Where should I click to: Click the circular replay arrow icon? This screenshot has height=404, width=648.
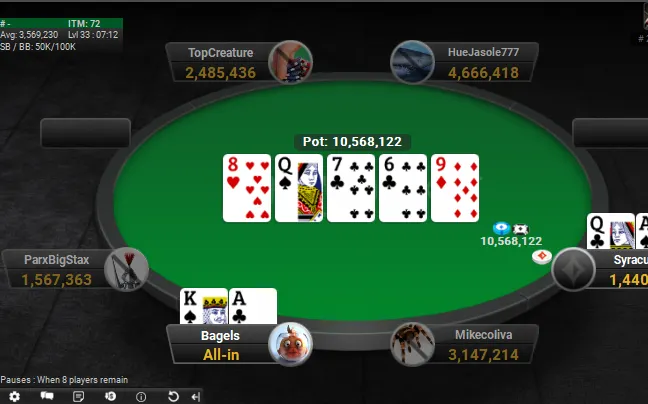[x=173, y=396]
